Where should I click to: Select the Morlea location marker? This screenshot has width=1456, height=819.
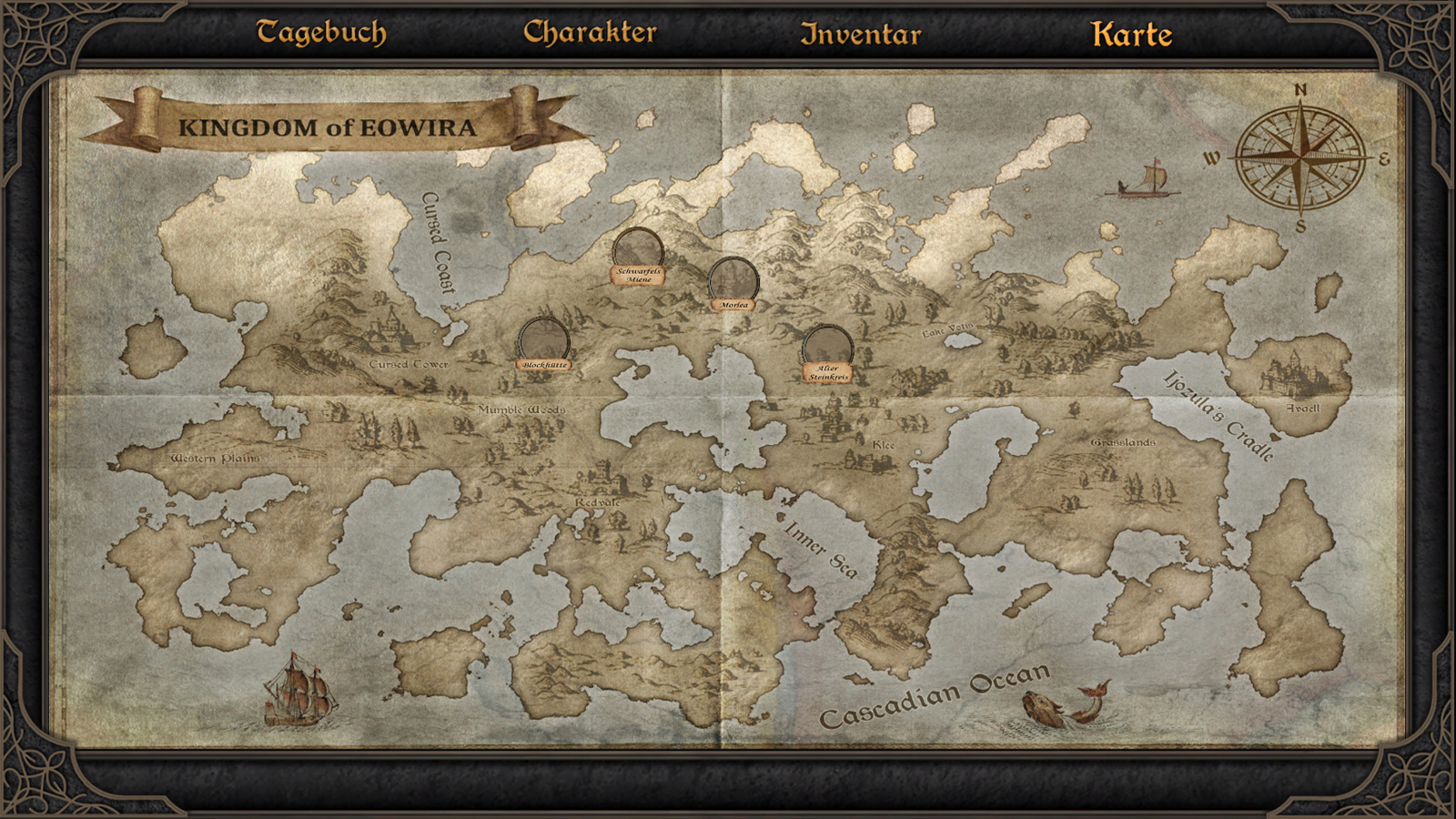coord(733,281)
